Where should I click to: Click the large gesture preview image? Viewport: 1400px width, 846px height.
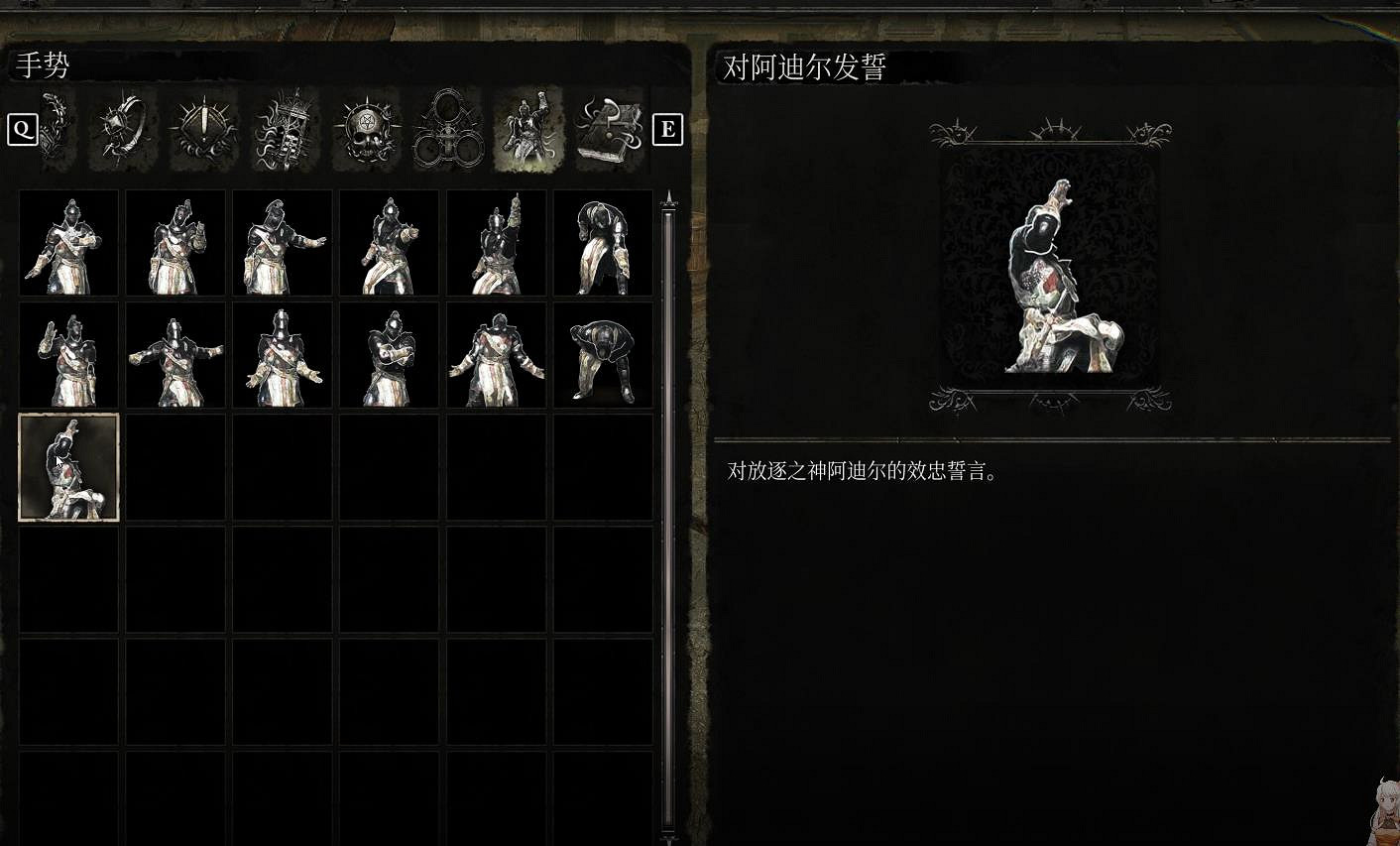[x=1053, y=268]
